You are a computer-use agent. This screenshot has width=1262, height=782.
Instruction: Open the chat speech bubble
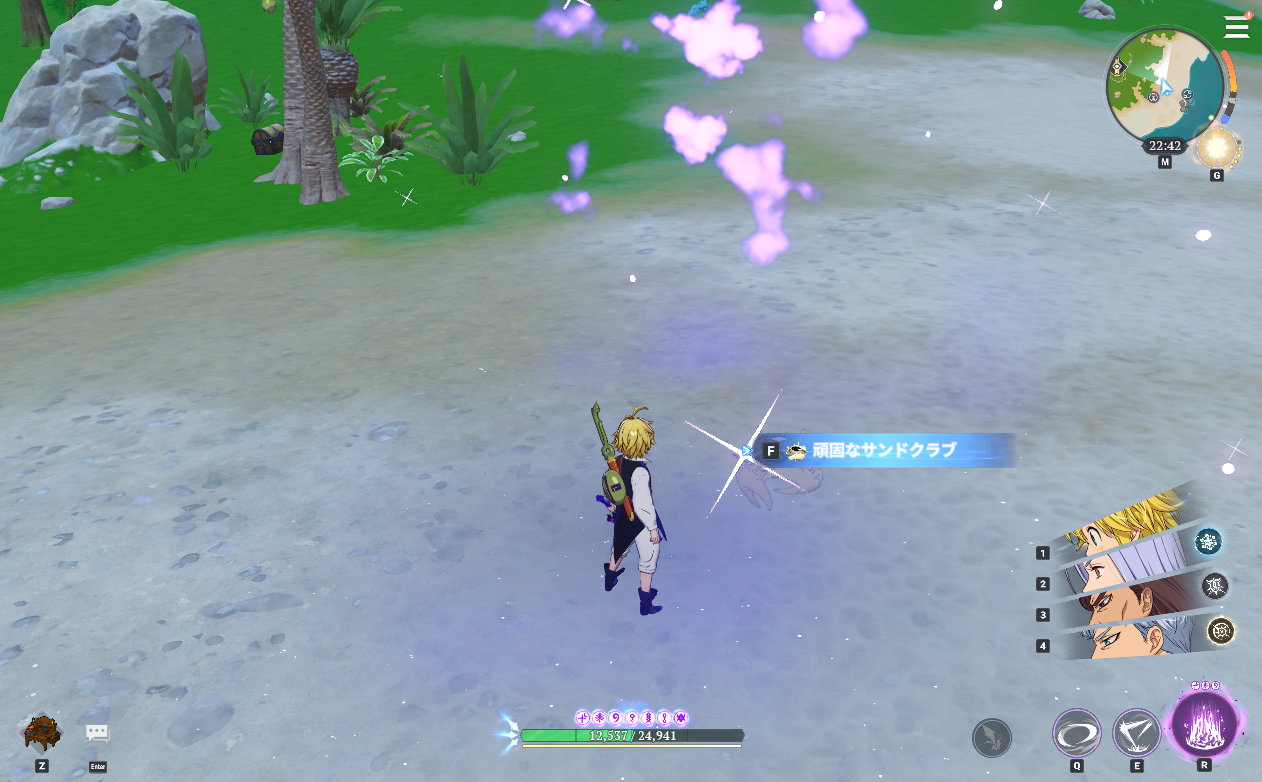[97, 734]
